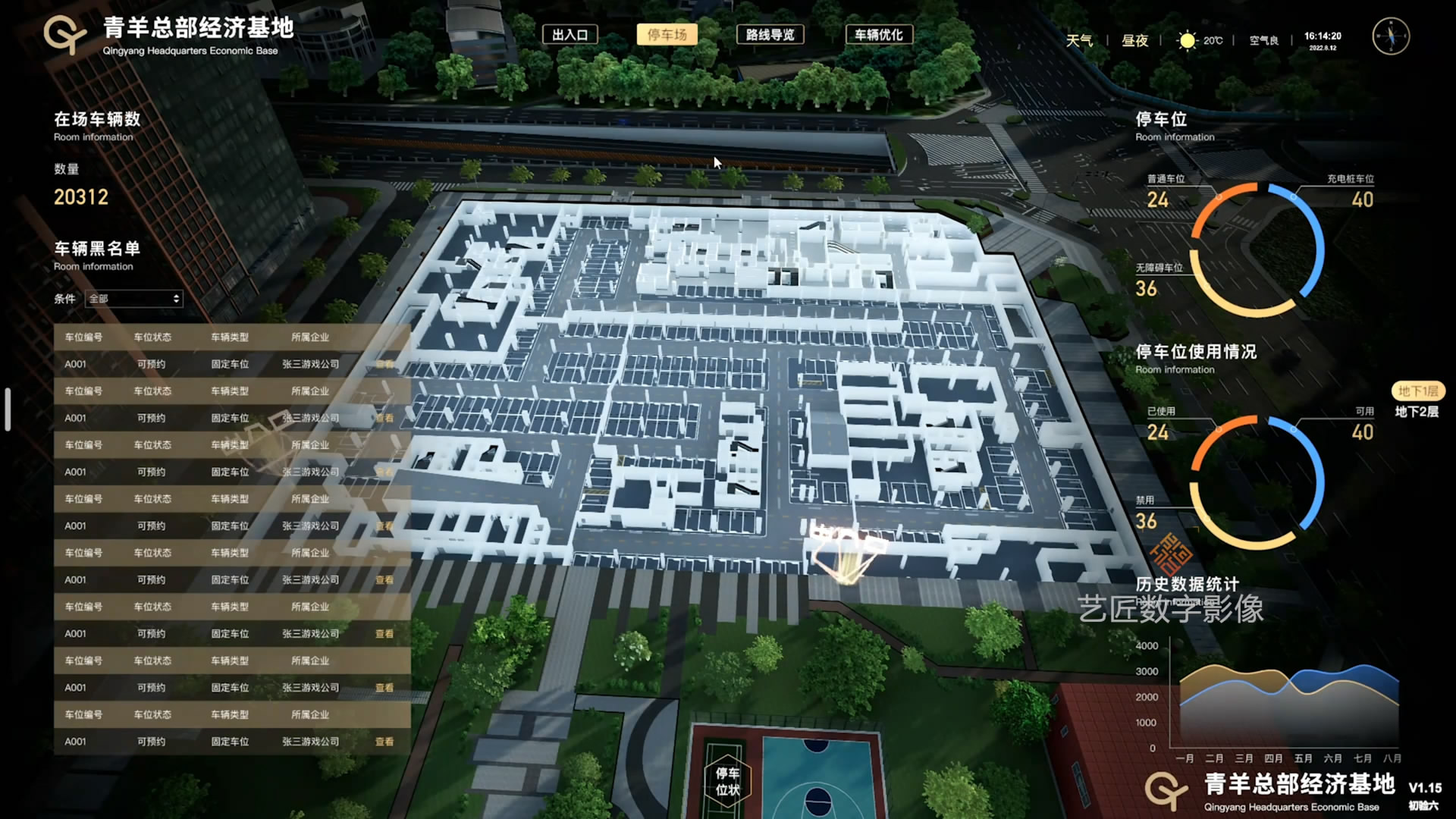This screenshot has width=1456, height=819.
Task: Toggle the 天气 weather option
Action: [1079, 40]
